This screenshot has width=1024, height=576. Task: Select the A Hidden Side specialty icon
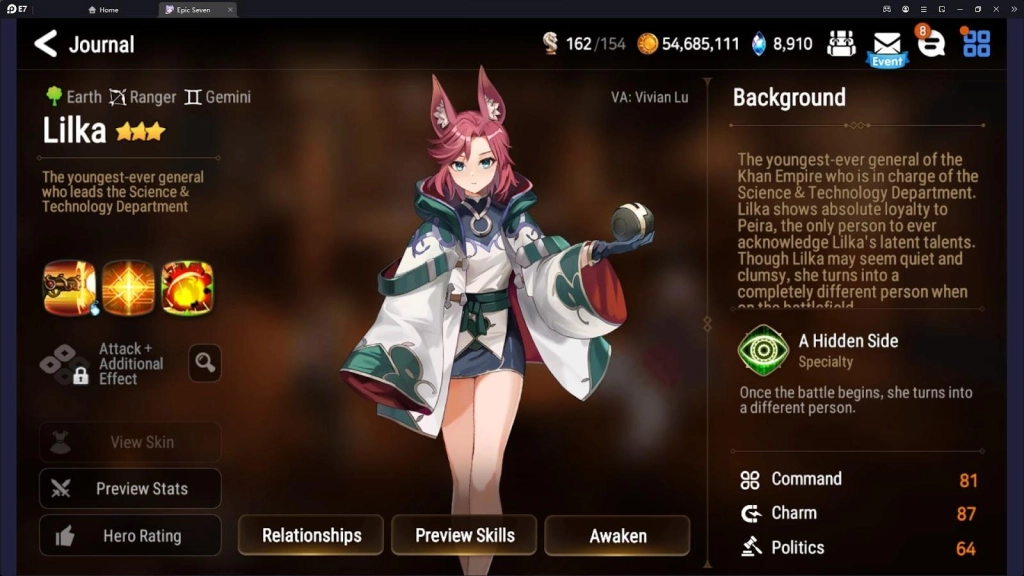pyautogui.click(x=763, y=350)
